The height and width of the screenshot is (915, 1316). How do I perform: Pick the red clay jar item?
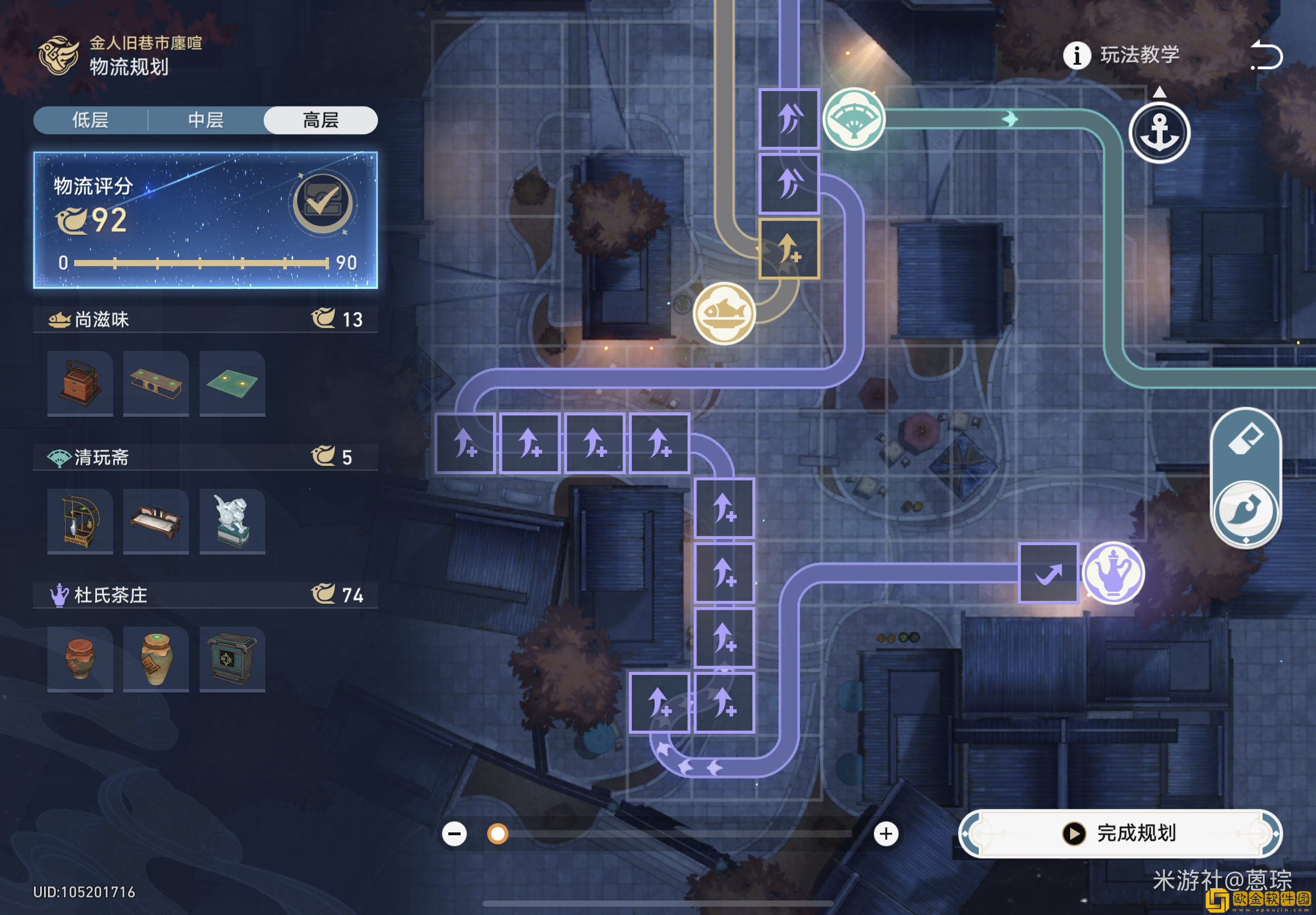pyautogui.click(x=80, y=659)
